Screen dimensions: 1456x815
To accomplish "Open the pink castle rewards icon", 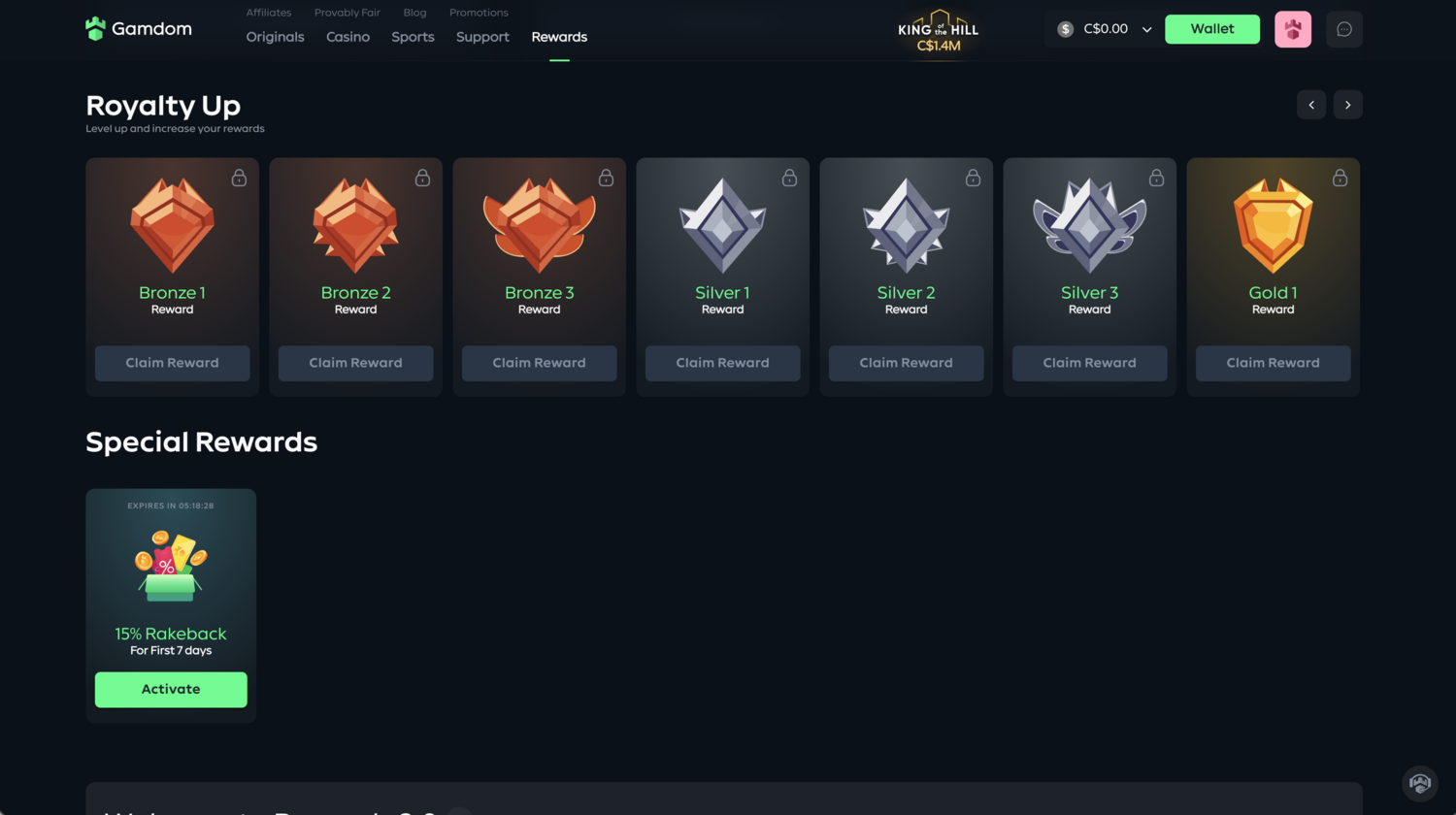I will [1293, 29].
